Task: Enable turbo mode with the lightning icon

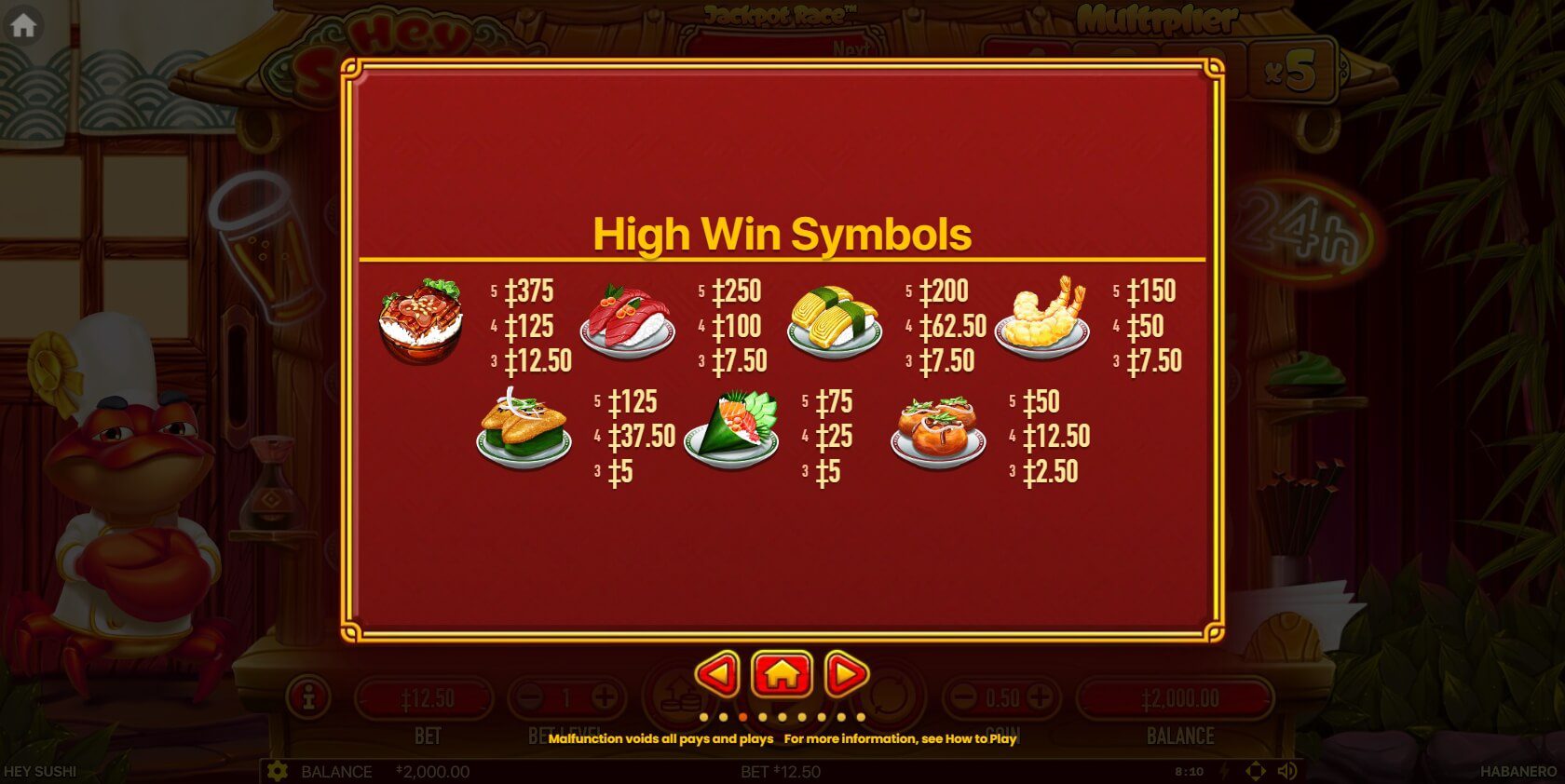Action: [x=1225, y=771]
